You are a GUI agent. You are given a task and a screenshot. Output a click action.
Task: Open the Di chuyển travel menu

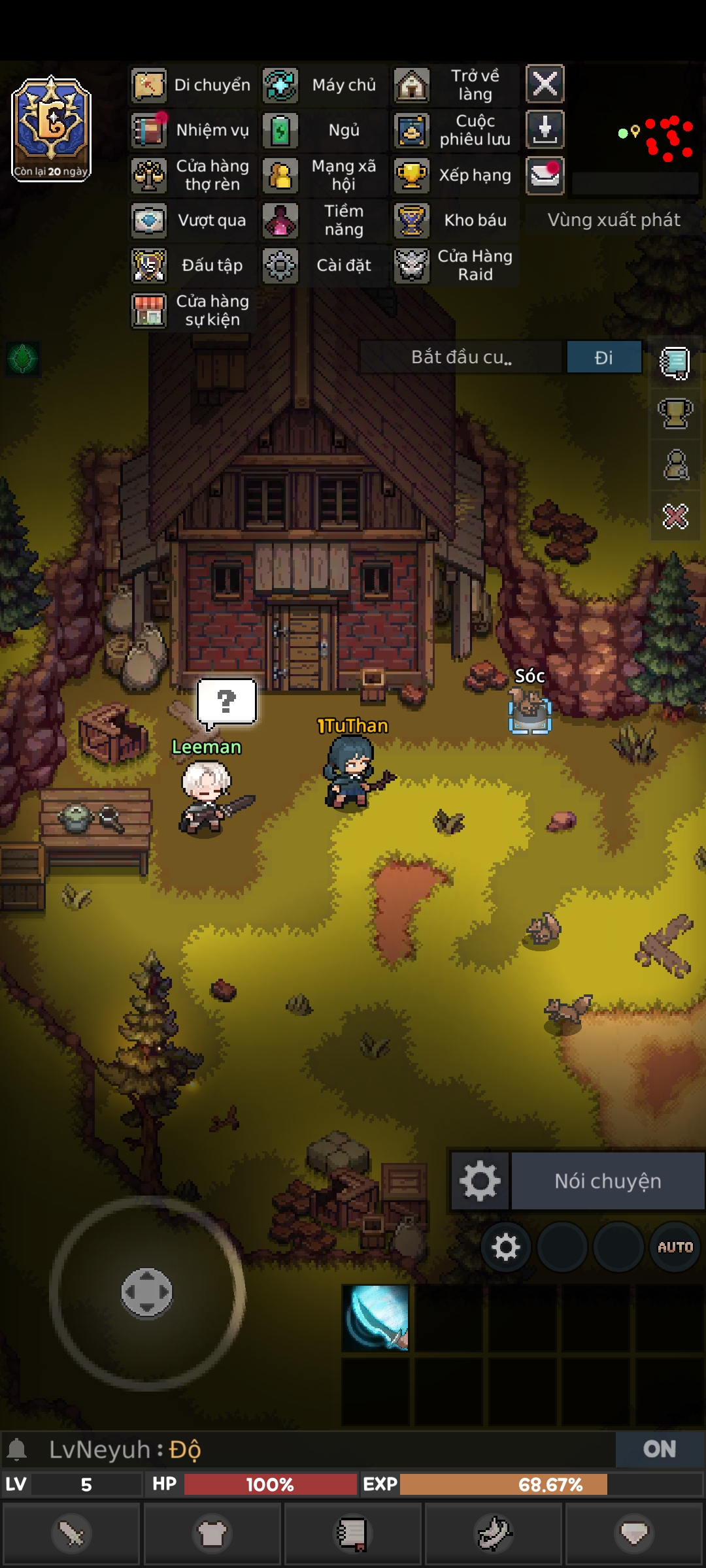pos(192,85)
